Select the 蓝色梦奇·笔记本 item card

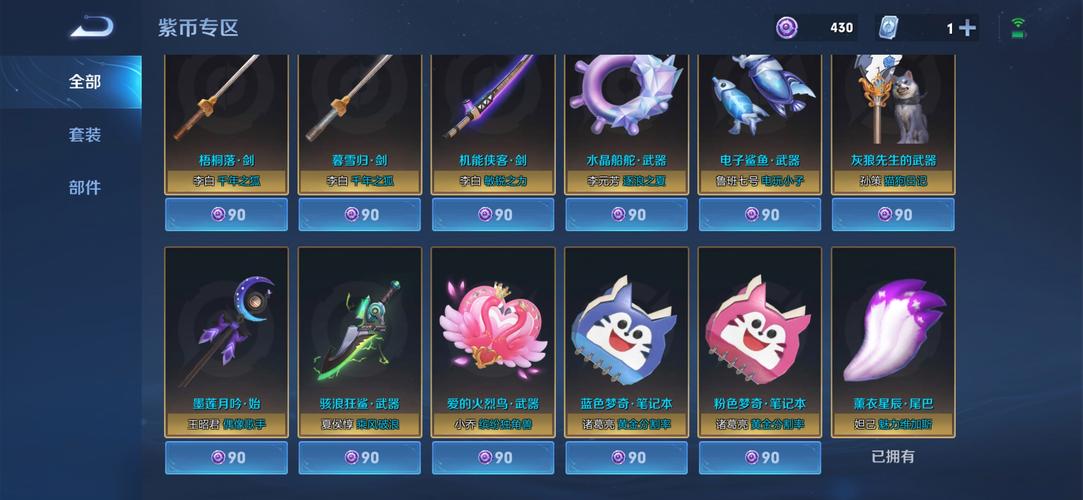point(626,340)
